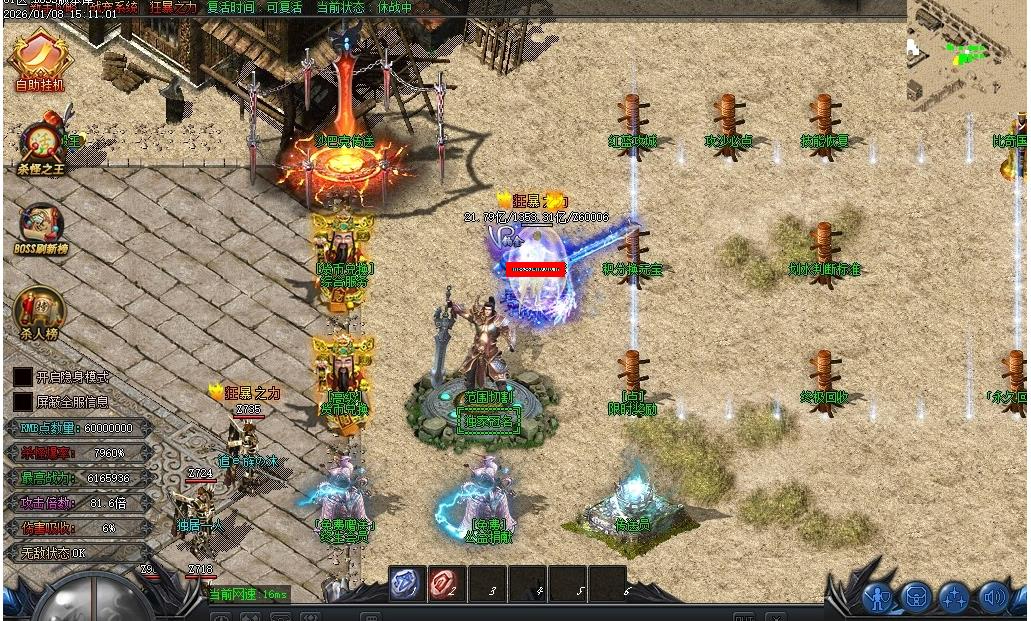
Task: Open the character figure menu button
Action: (878, 598)
